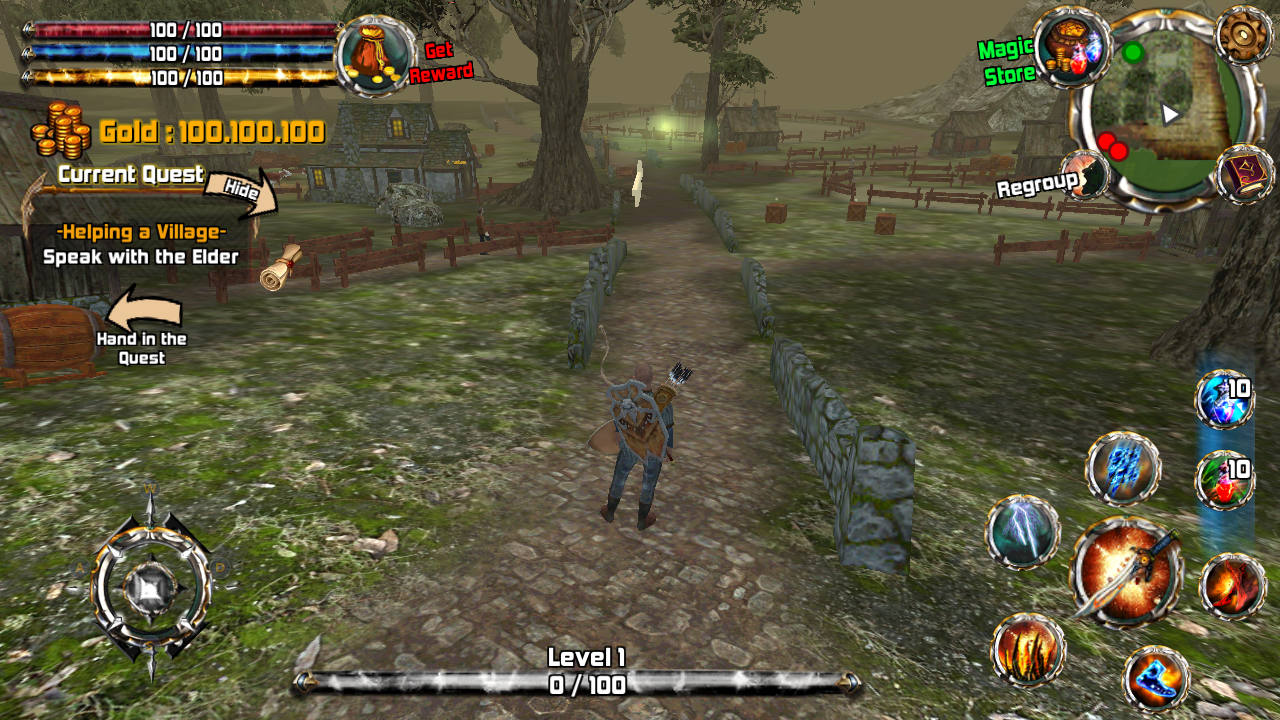Activate the Regroup command
Viewport: 1280px width, 720px height.
[1084, 177]
